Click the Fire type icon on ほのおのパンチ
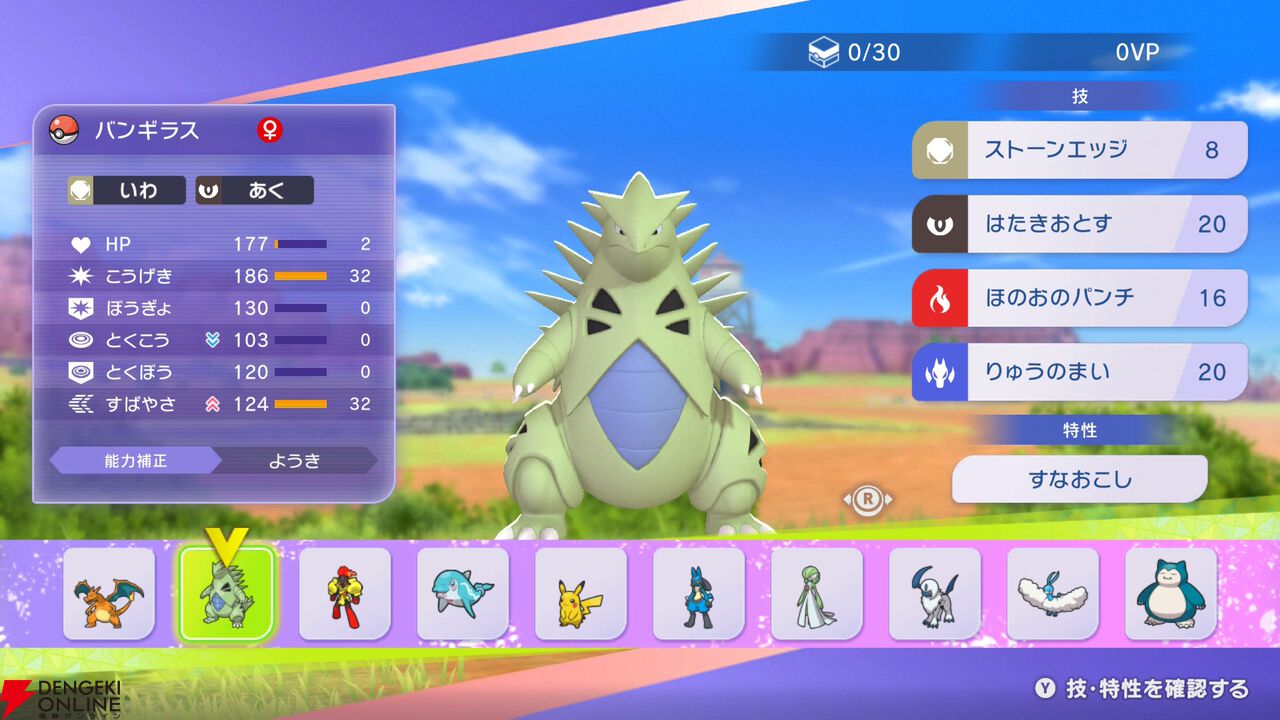The height and width of the screenshot is (720, 1280). tap(940, 297)
